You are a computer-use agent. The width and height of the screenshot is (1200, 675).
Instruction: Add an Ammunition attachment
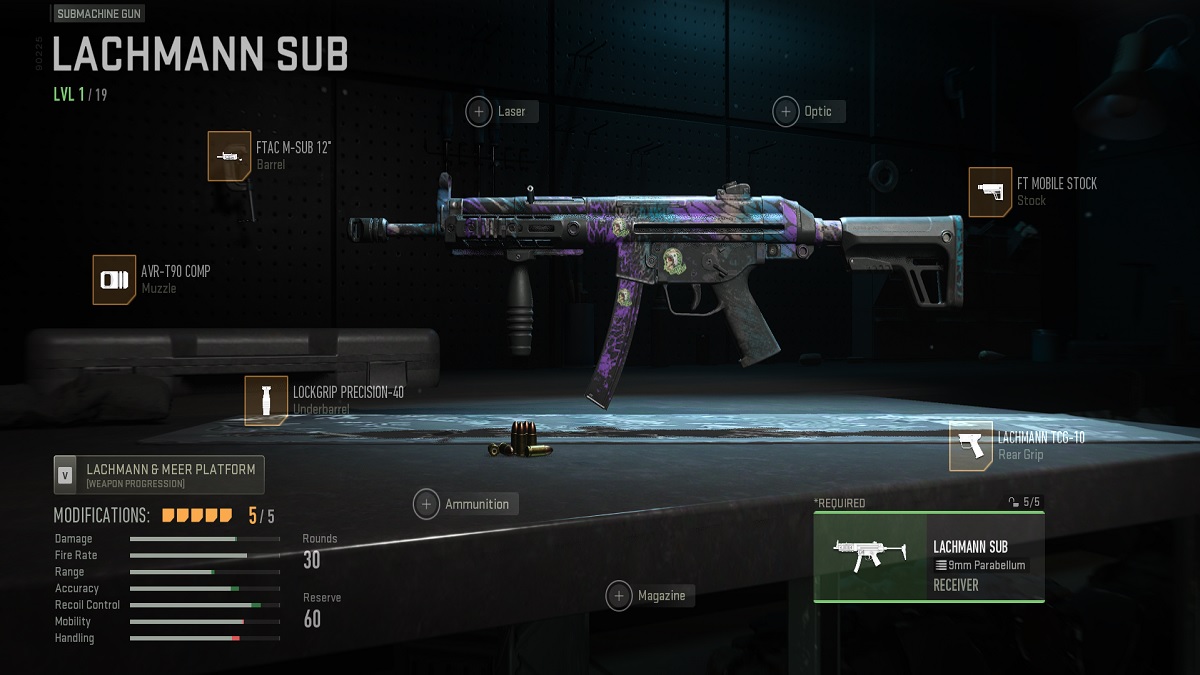click(x=427, y=504)
